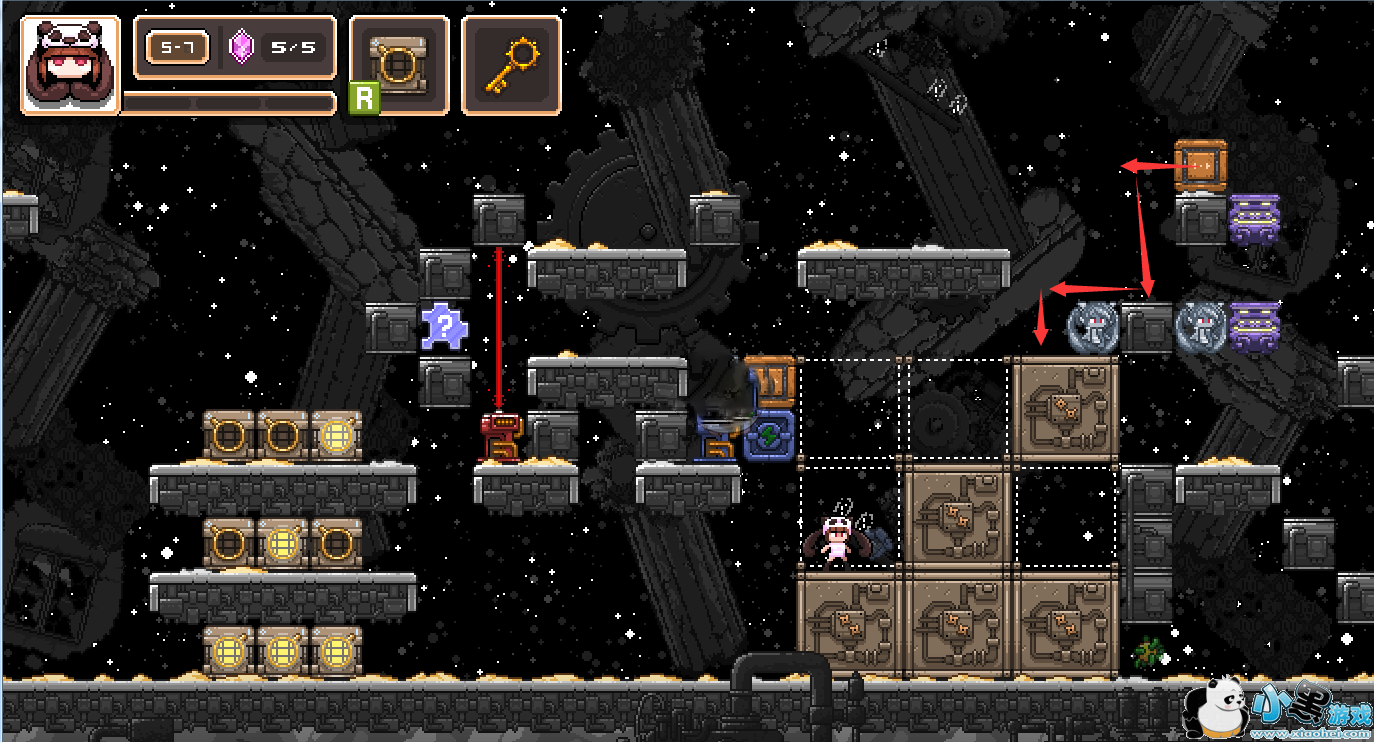Select the crate item slot
This screenshot has height=742, width=1374.
399,65
